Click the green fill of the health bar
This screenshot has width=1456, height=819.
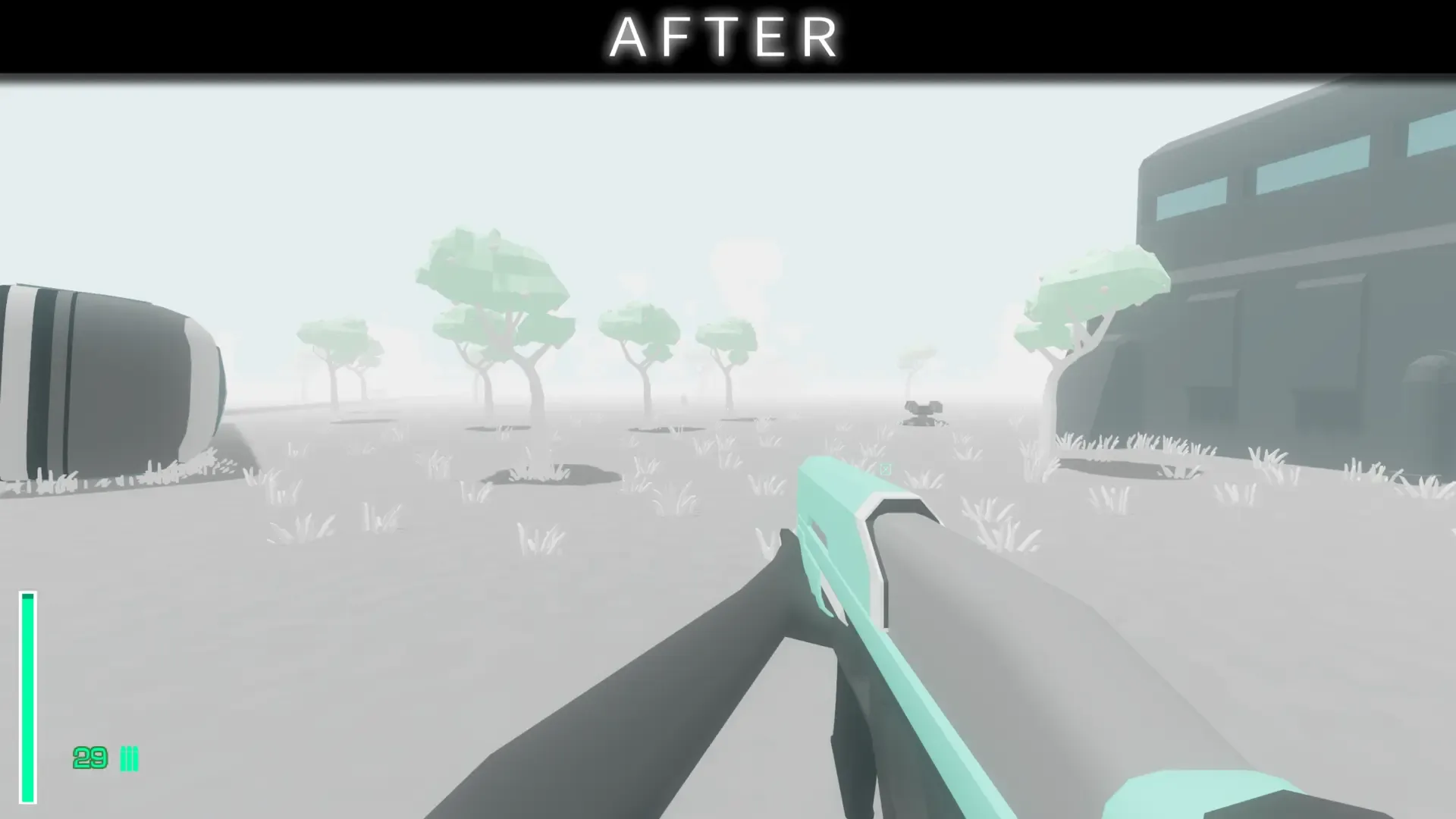pyautogui.click(x=28, y=682)
